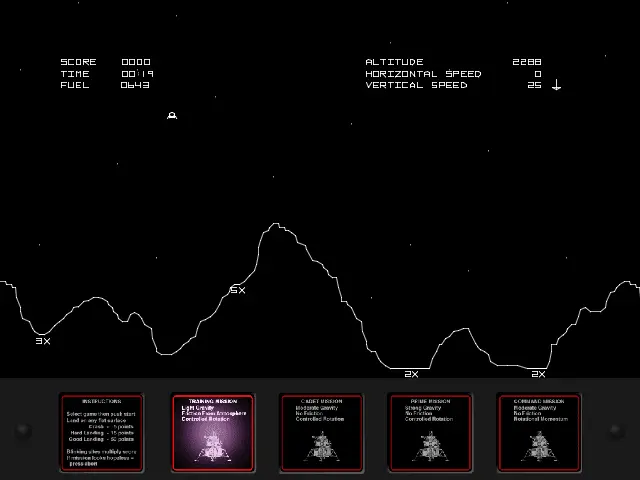Click the Instructions panel
Image resolution: width=640 pixels, height=480 pixels.
[x=101, y=432]
